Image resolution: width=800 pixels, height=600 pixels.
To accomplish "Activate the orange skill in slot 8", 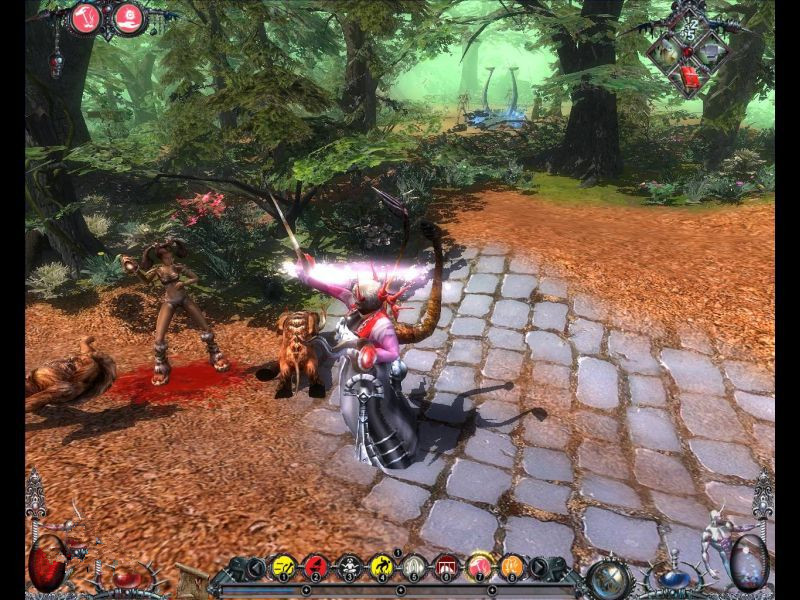I will [x=512, y=567].
